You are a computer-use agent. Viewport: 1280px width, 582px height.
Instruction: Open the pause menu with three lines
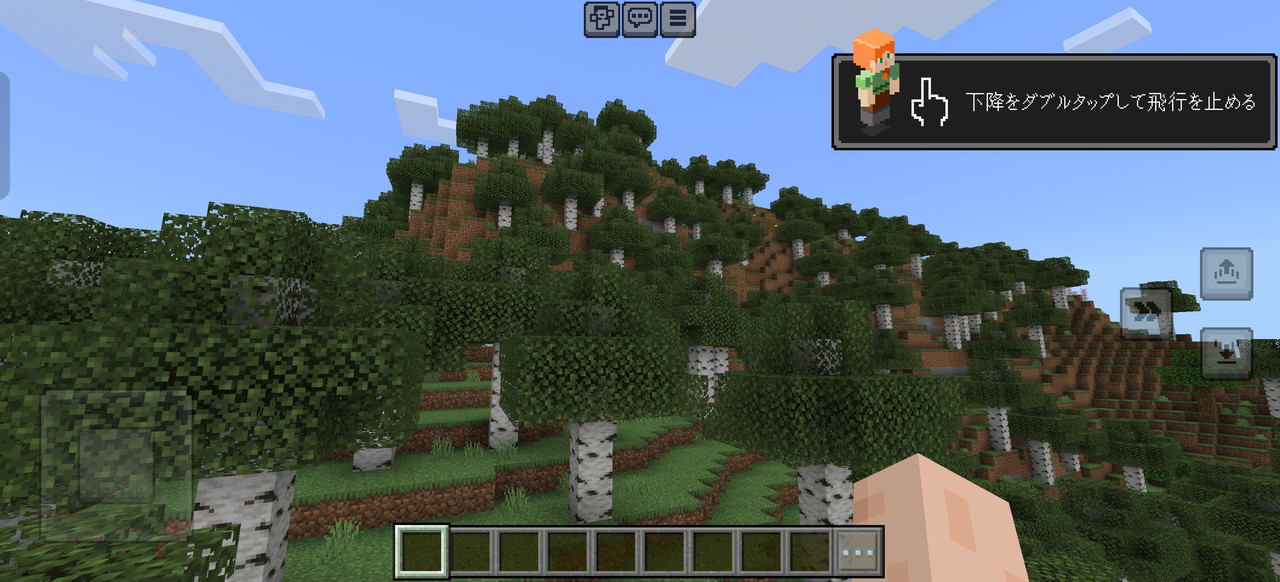click(x=677, y=19)
